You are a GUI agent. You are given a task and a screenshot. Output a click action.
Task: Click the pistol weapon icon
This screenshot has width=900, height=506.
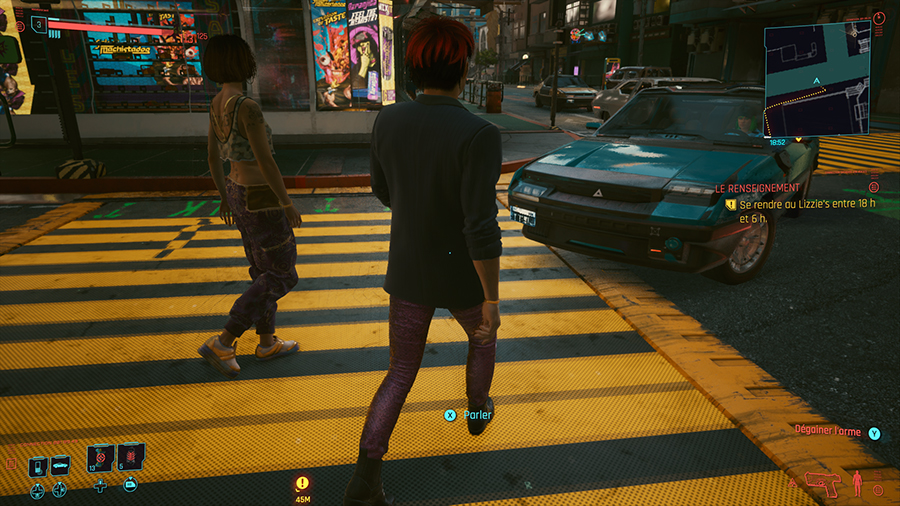click(823, 484)
